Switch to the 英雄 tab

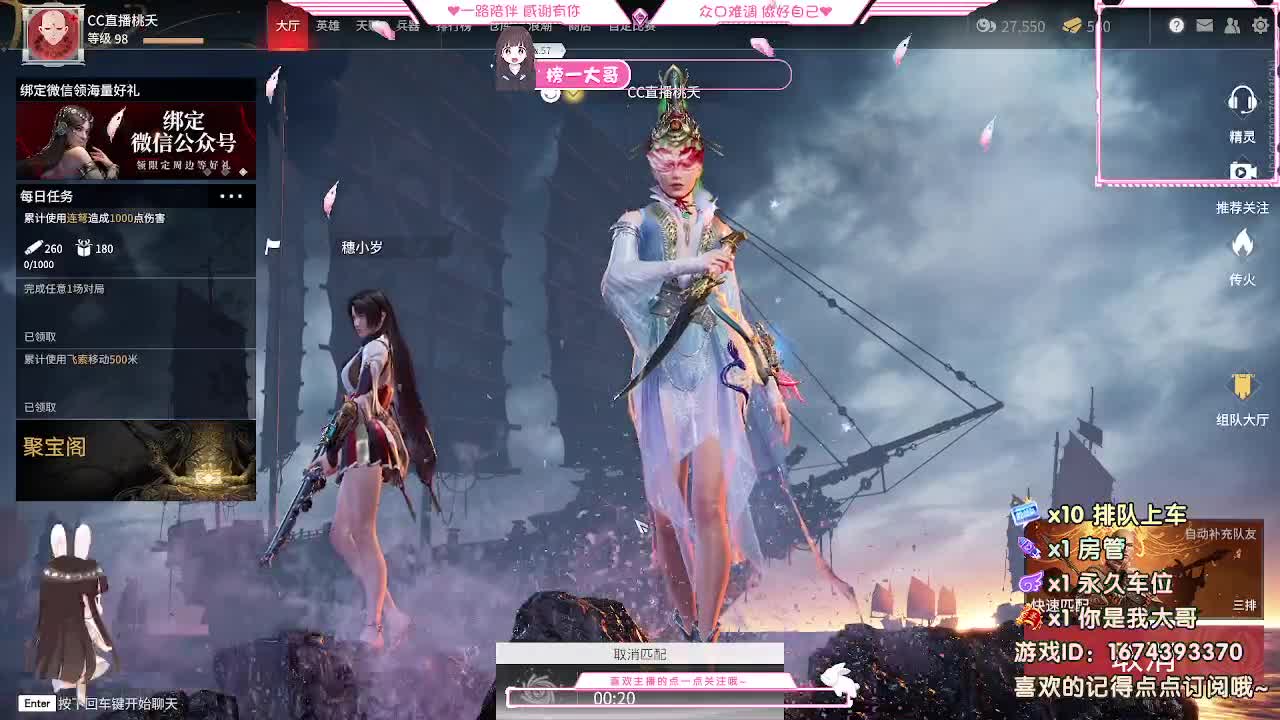[x=326, y=27]
